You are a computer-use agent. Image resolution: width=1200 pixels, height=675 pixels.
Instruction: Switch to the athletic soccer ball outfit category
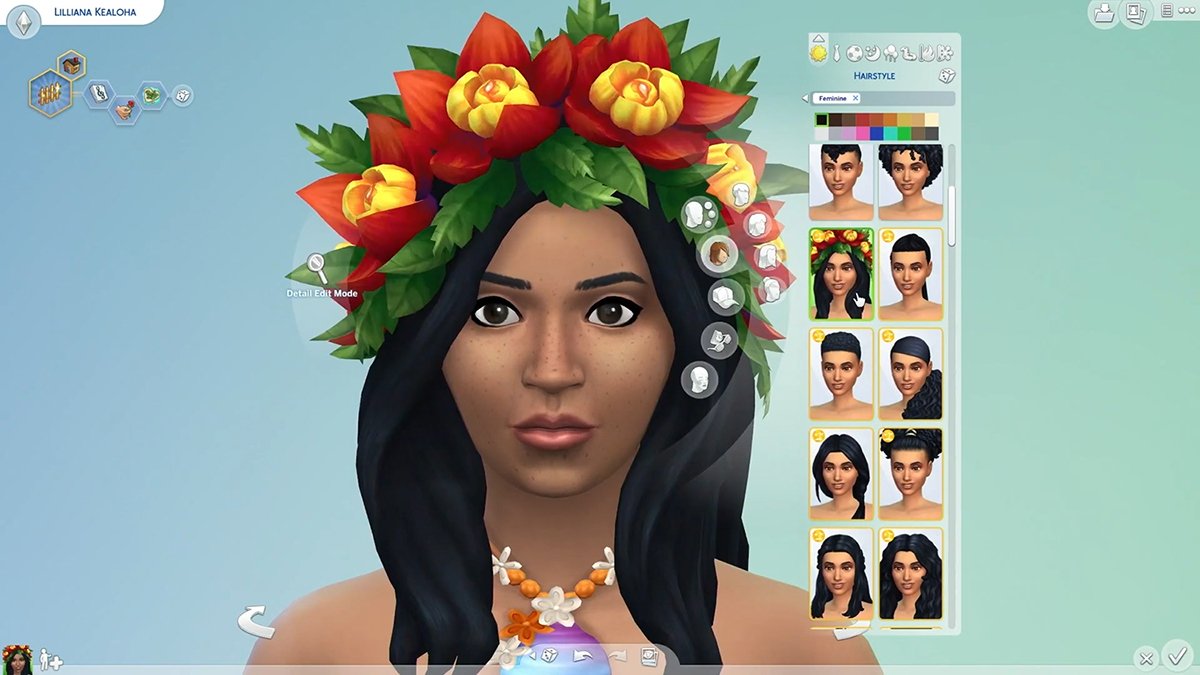(x=855, y=53)
